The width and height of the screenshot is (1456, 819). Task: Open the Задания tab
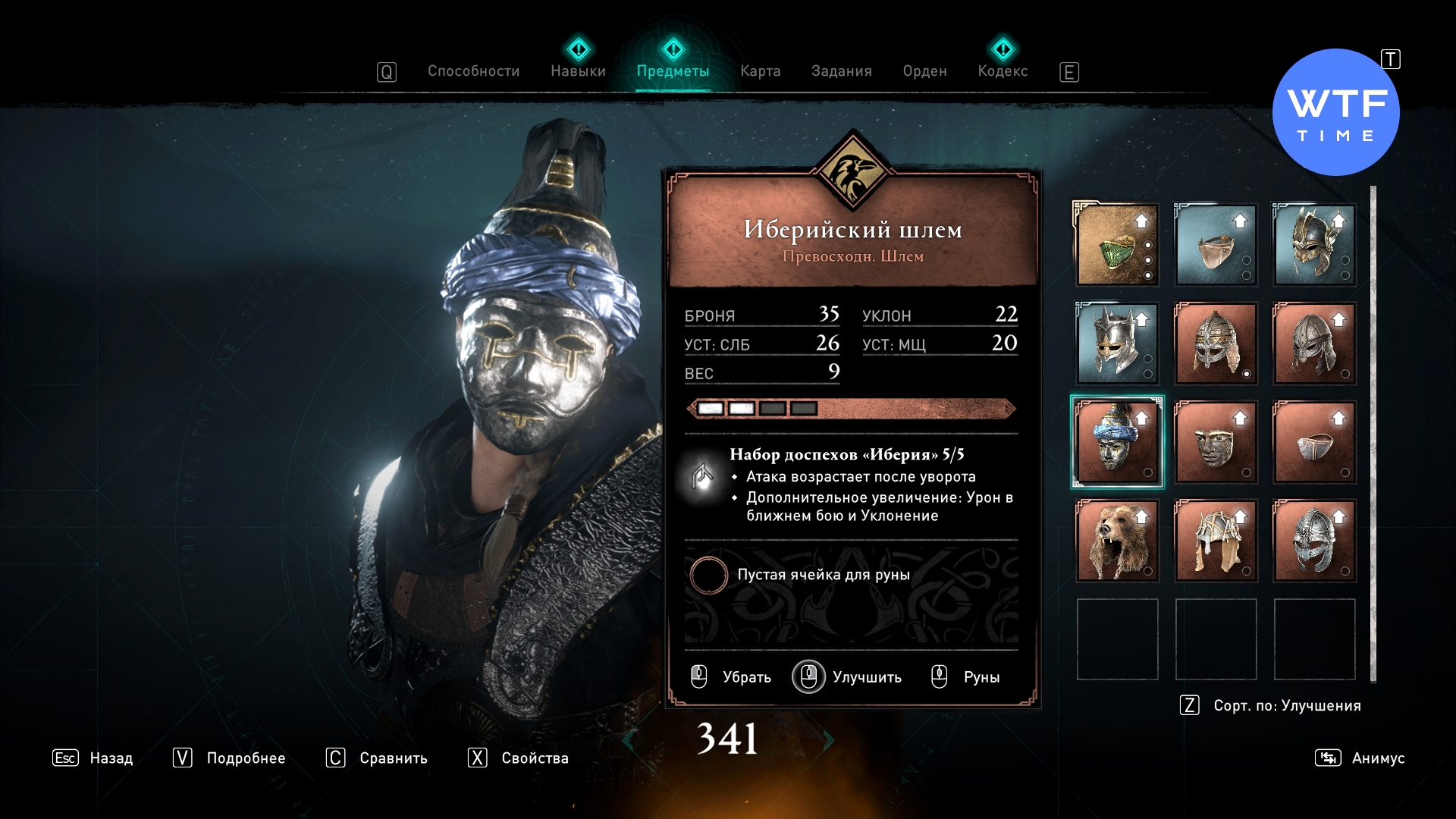click(x=841, y=71)
